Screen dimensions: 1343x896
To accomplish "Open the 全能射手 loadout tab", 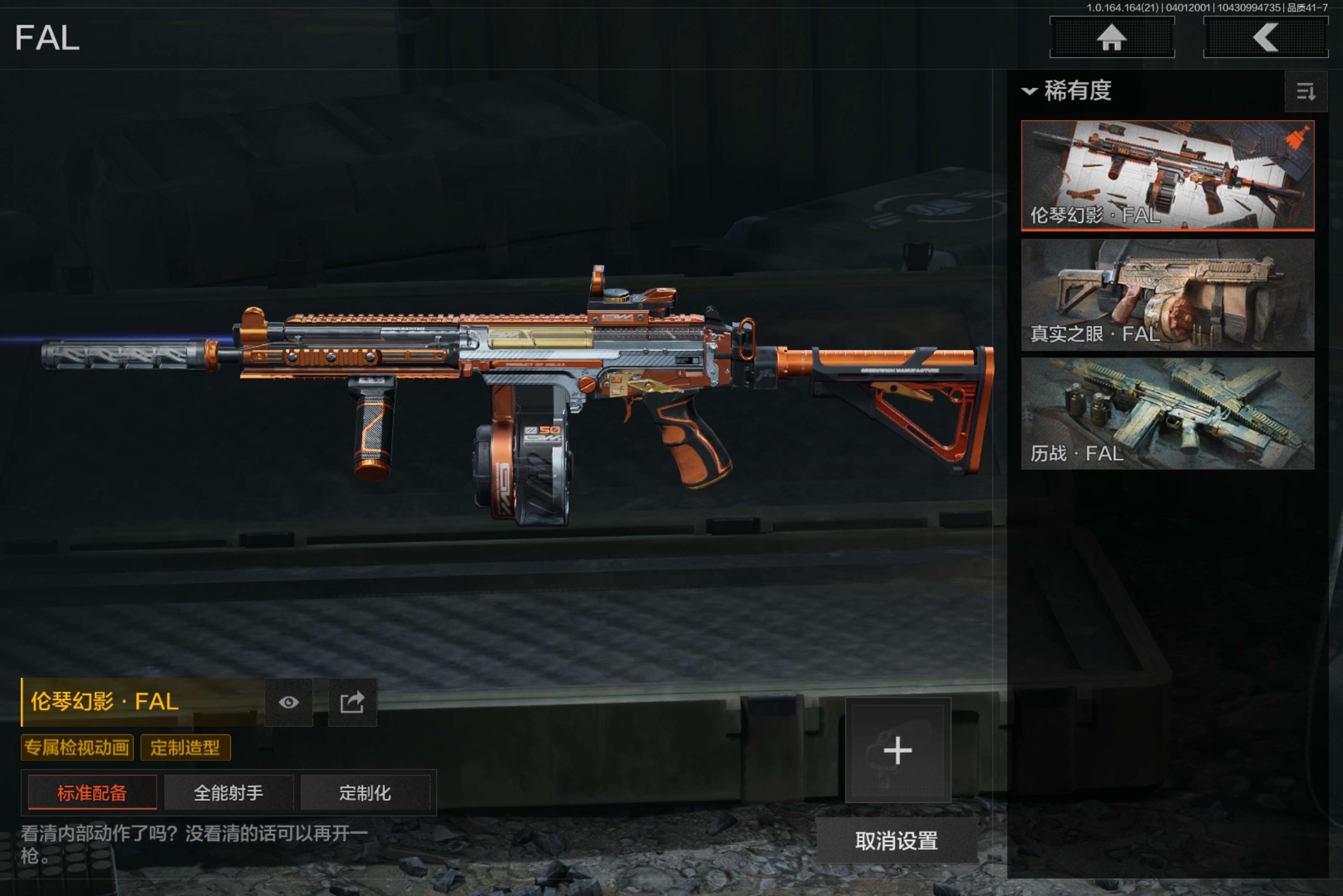I will (229, 792).
